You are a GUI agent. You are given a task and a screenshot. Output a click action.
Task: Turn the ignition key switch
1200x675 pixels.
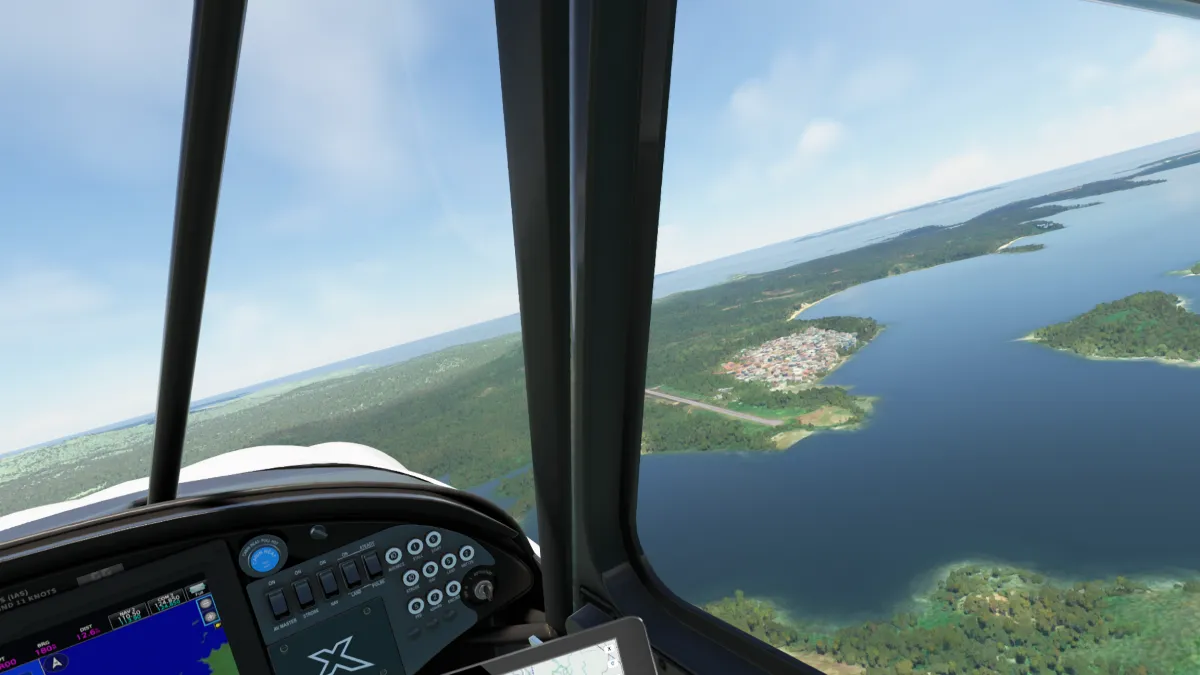point(482,588)
